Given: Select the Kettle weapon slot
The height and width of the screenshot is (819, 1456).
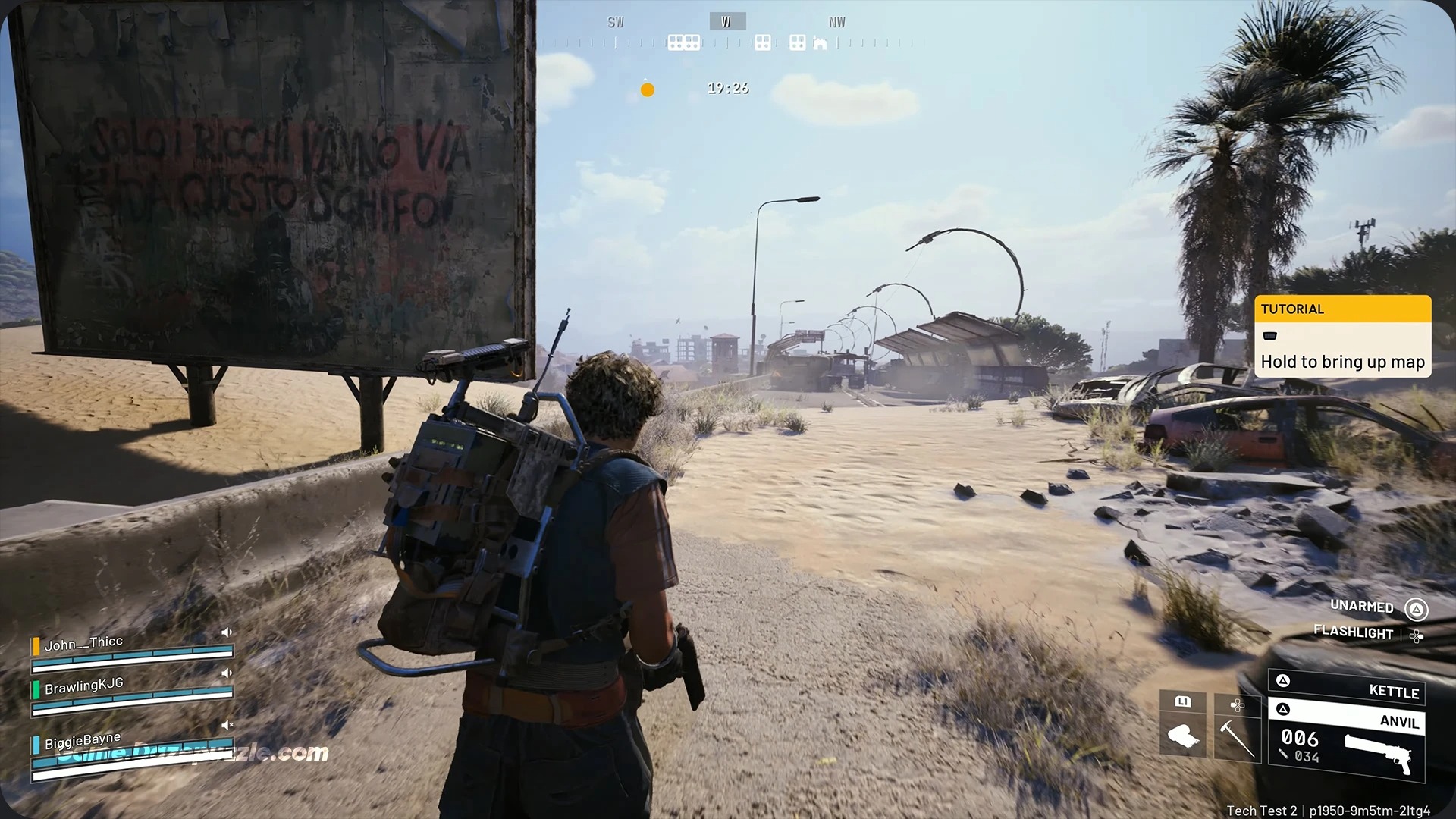Looking at the screenshot, I should point(1347,689).
